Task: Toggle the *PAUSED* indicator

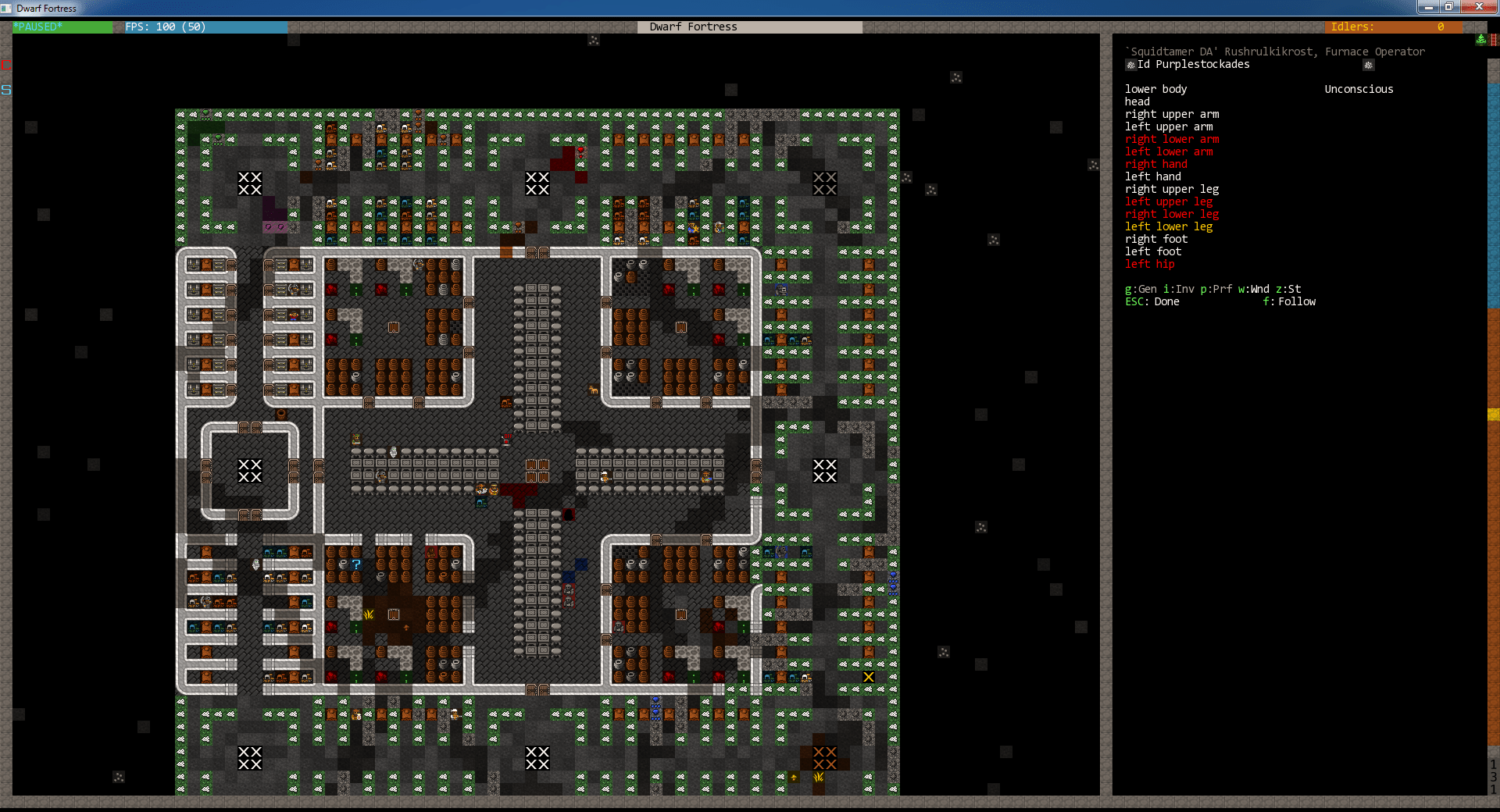Action: (x=37, y=27)
